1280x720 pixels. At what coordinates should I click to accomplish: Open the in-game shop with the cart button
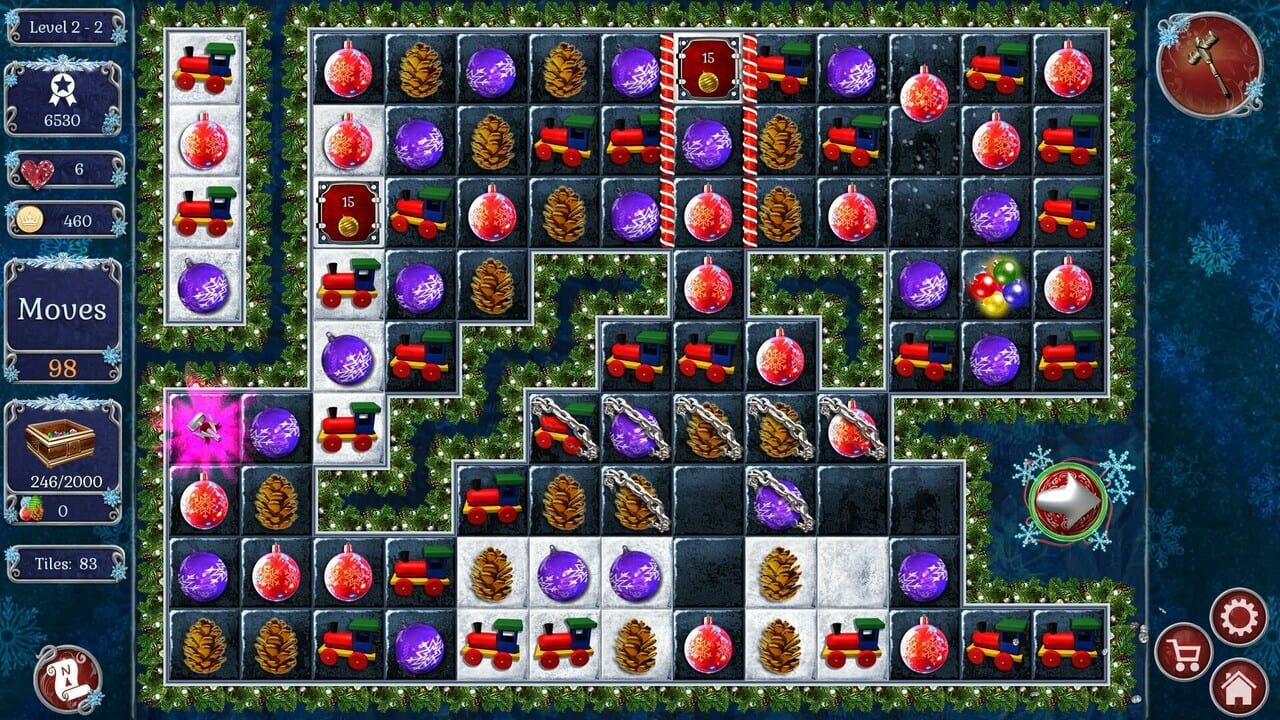(1186, 650)
